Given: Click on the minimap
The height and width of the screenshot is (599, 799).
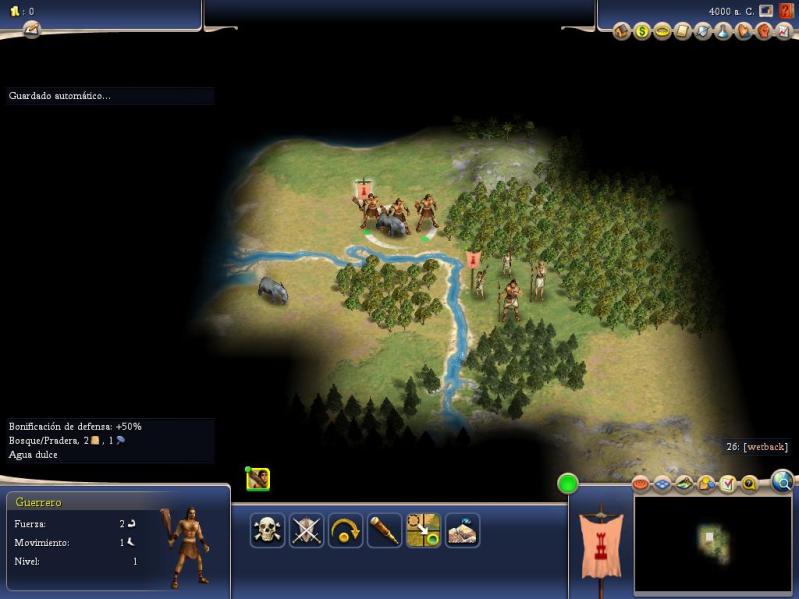Looking at the screenshot, I should (710, 542).
